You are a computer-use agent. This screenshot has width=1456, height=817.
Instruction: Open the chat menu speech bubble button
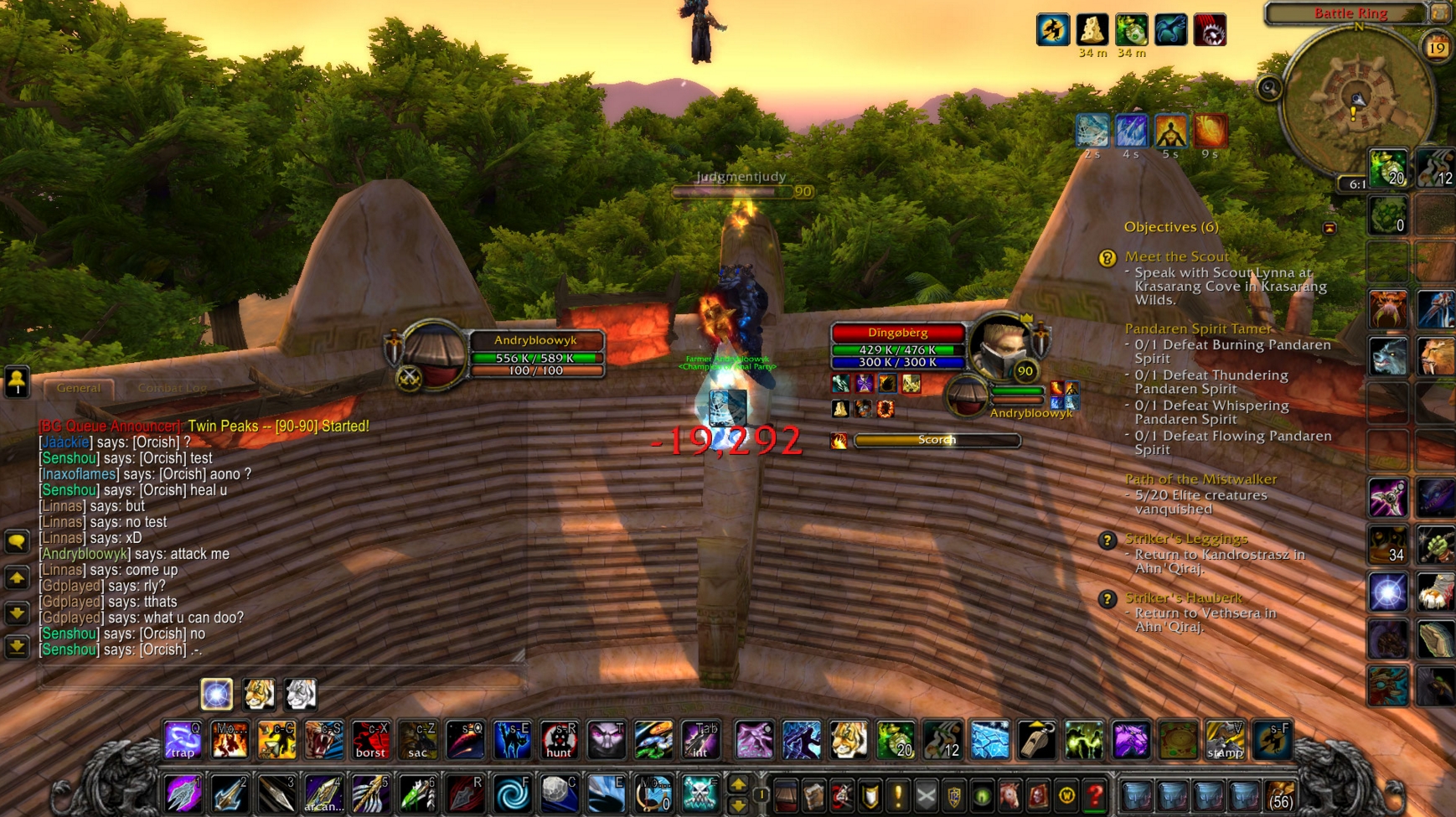point(17,541)
